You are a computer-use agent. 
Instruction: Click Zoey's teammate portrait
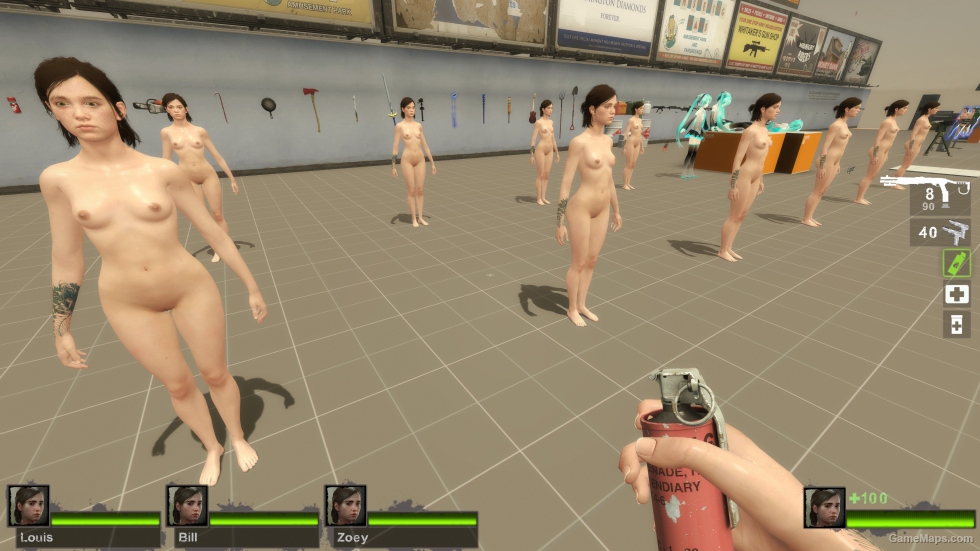coord(345,507)
